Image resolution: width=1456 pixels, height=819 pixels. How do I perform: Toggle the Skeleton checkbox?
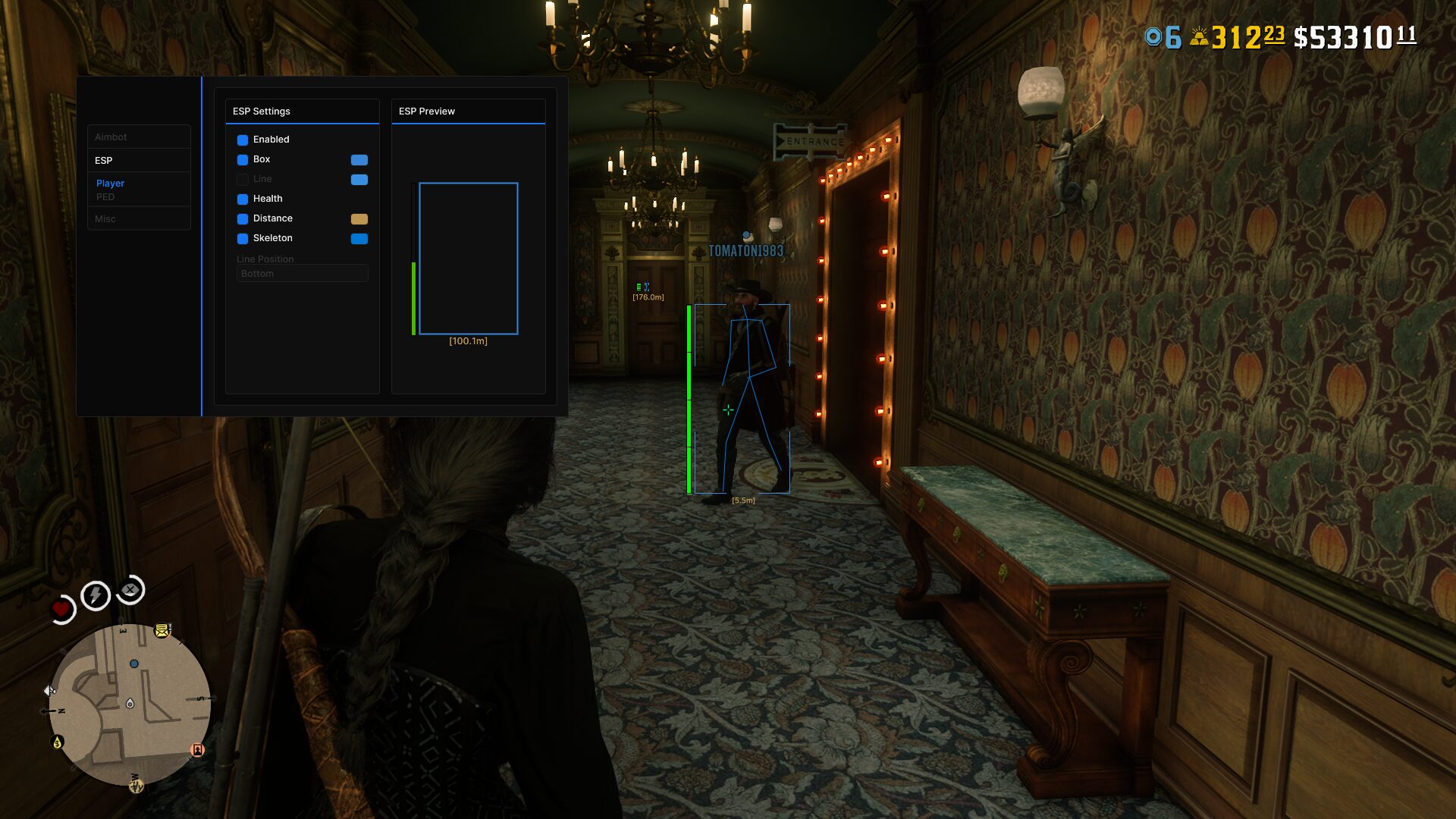[243, 239]
